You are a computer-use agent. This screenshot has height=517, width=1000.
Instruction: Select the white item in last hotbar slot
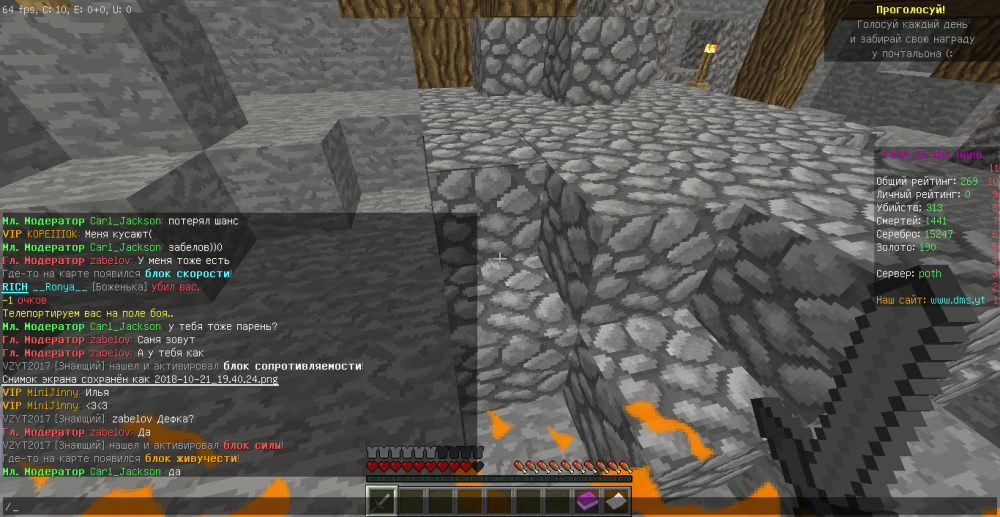coord(617,500)
